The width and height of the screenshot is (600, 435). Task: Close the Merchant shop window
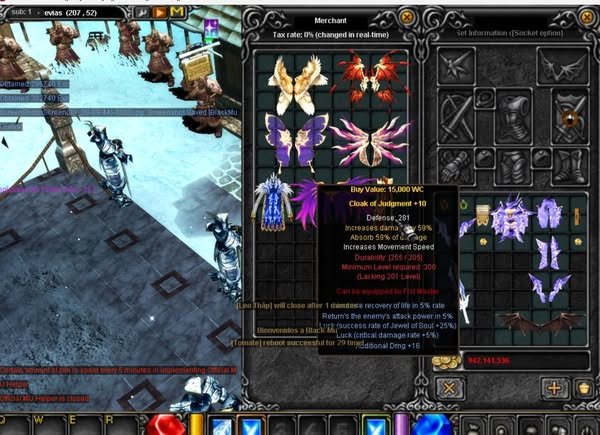[x=405, y=17]
